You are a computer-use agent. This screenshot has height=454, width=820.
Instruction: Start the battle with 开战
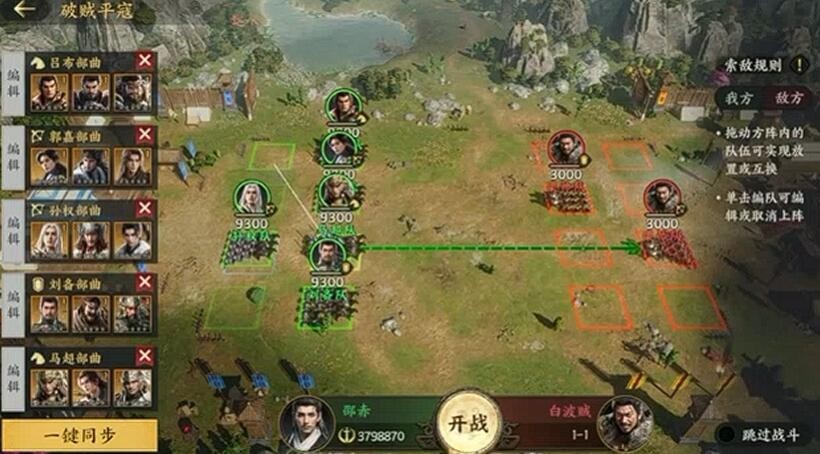[467, 421]
